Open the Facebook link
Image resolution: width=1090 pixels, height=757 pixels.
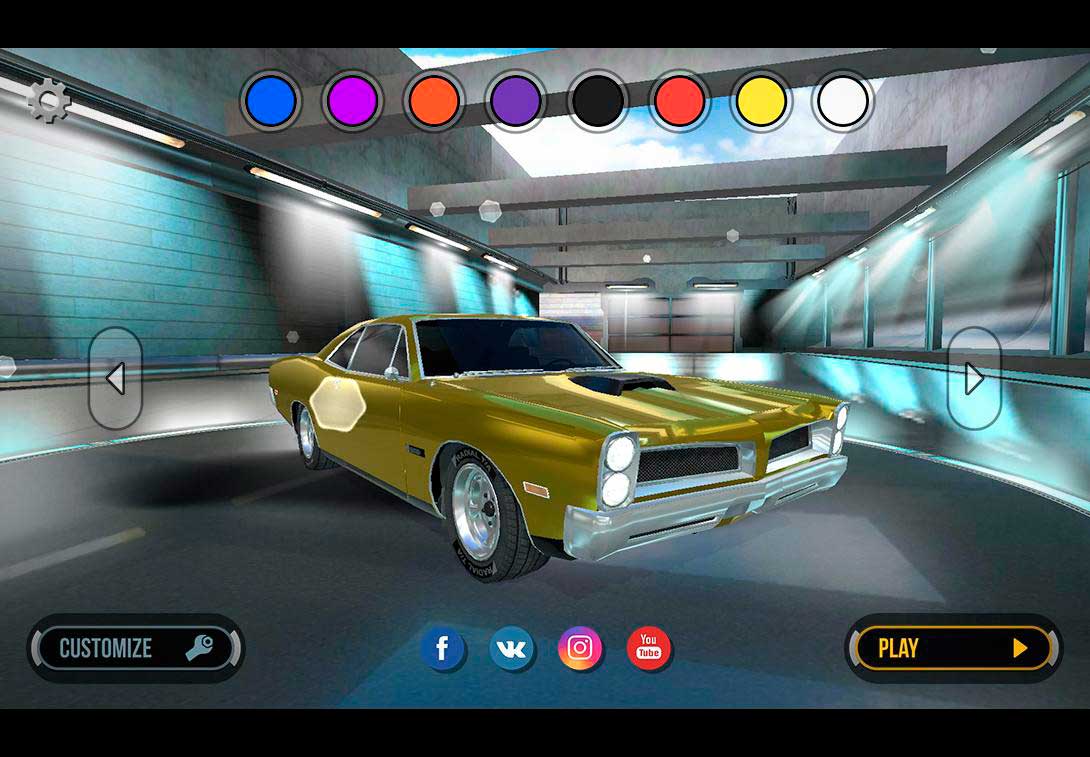443,648
